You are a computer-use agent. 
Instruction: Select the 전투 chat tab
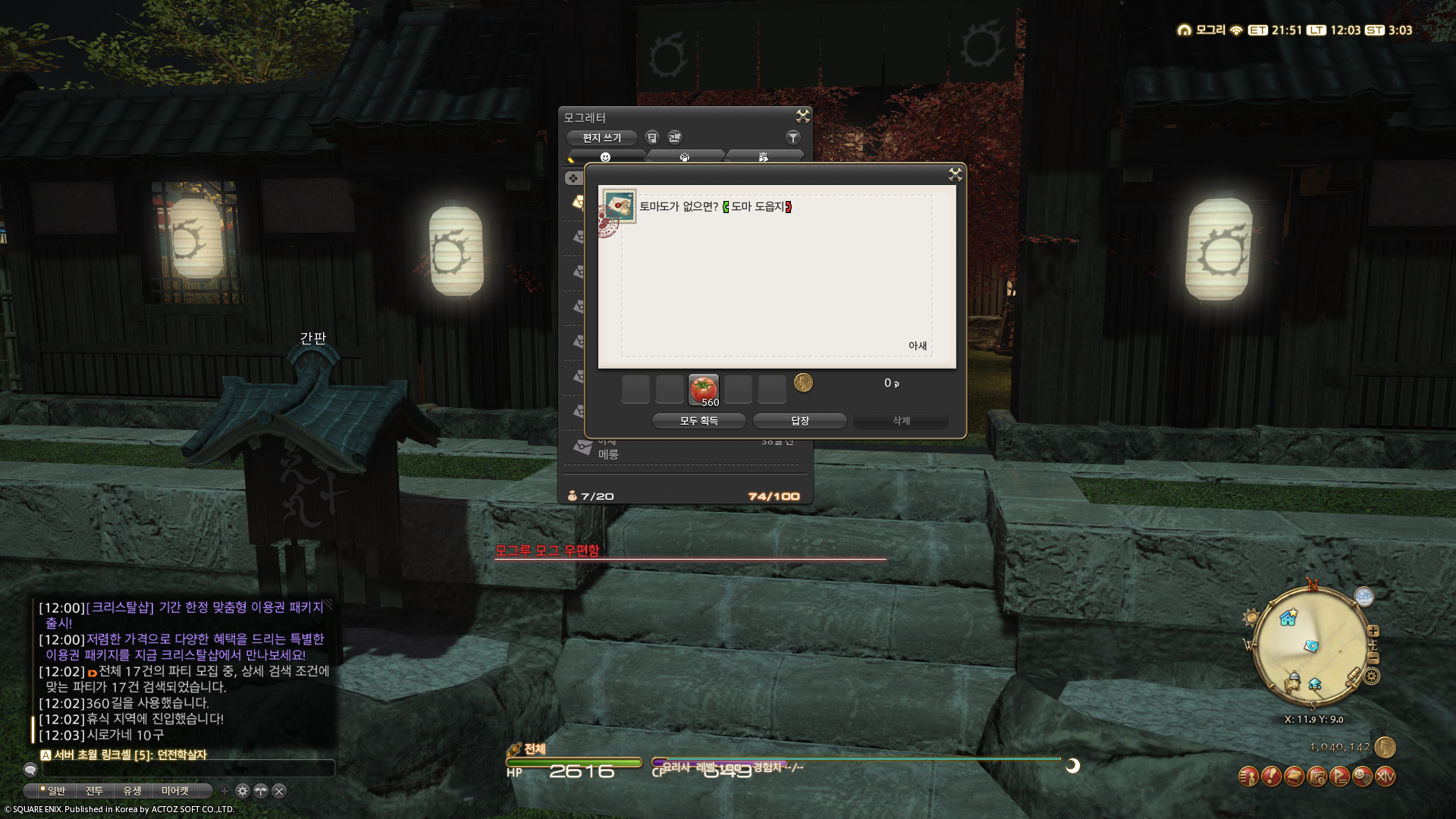tap(94, 791)
